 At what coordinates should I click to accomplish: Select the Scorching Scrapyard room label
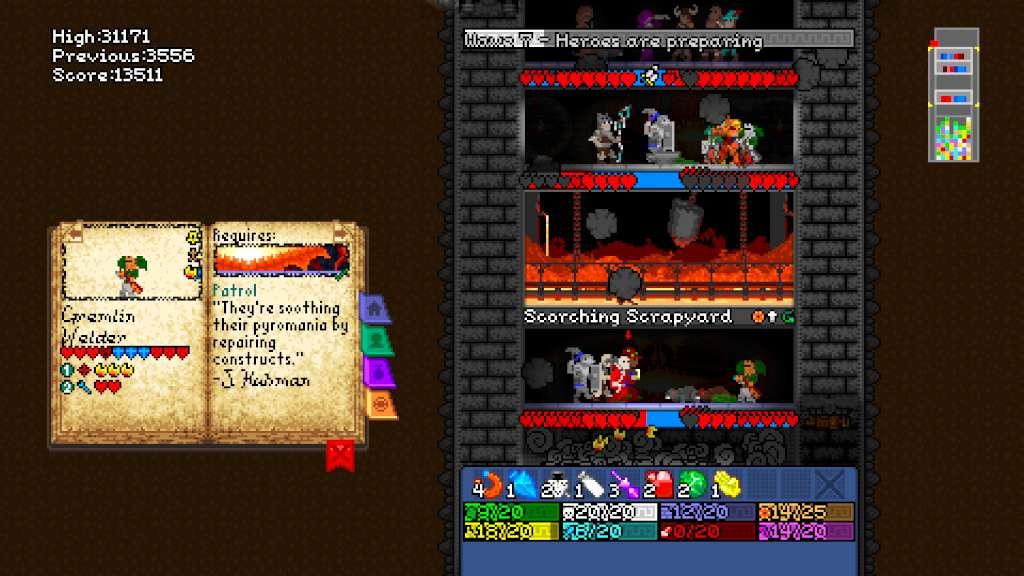pyautogui.click(x=628, y=317)
